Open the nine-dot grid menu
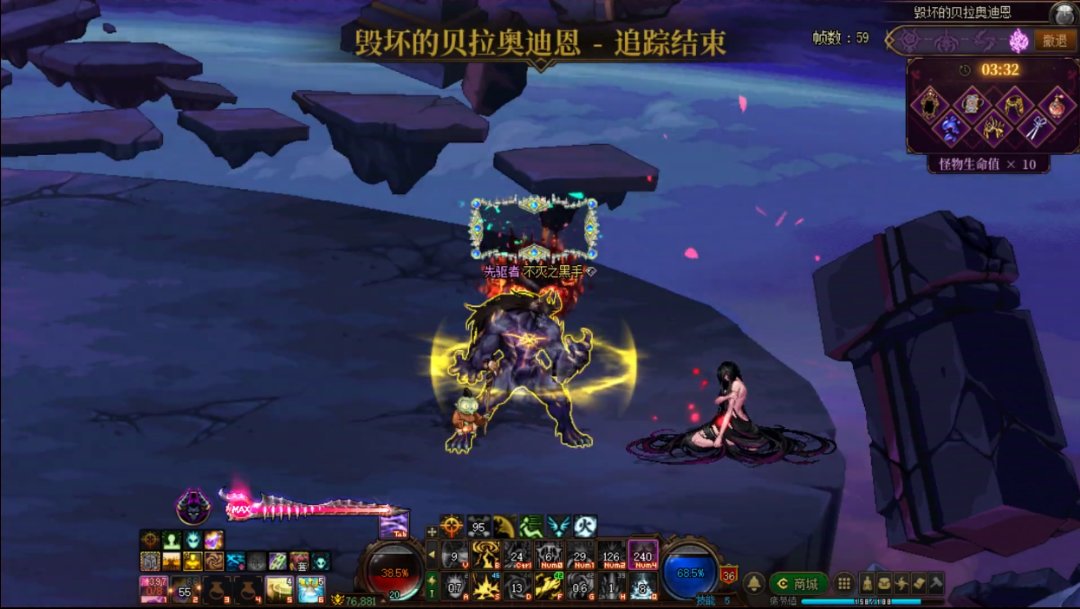 [x=844, y=583]
